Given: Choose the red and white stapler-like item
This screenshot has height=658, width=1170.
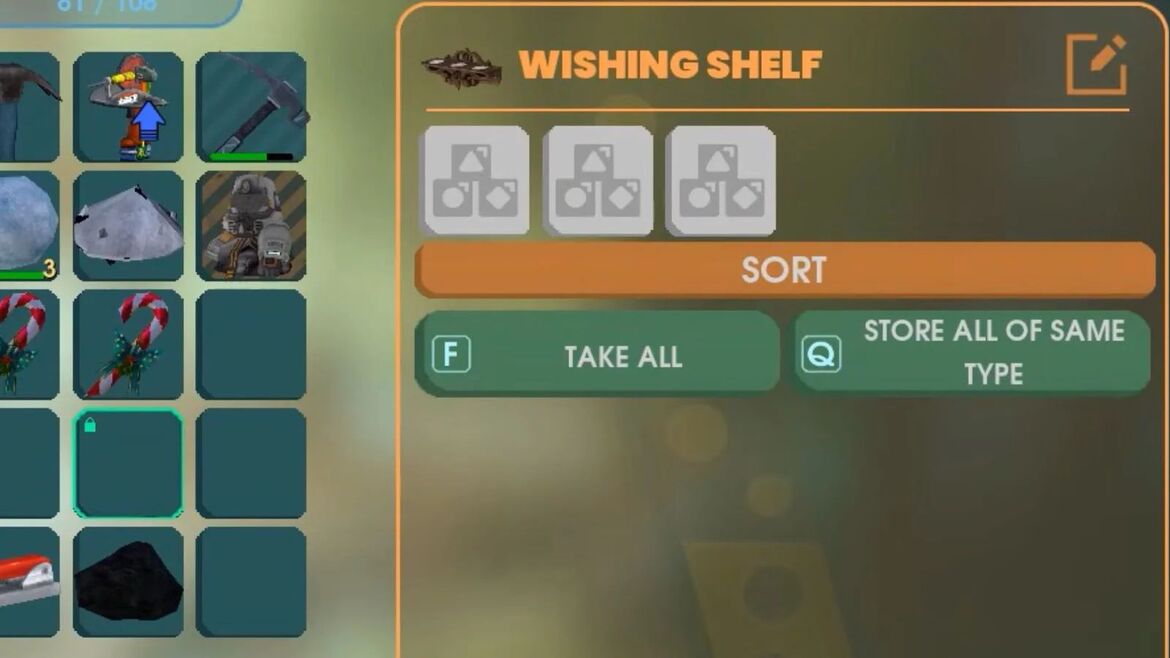Looking at the screenshot, I should click(27, 582).
